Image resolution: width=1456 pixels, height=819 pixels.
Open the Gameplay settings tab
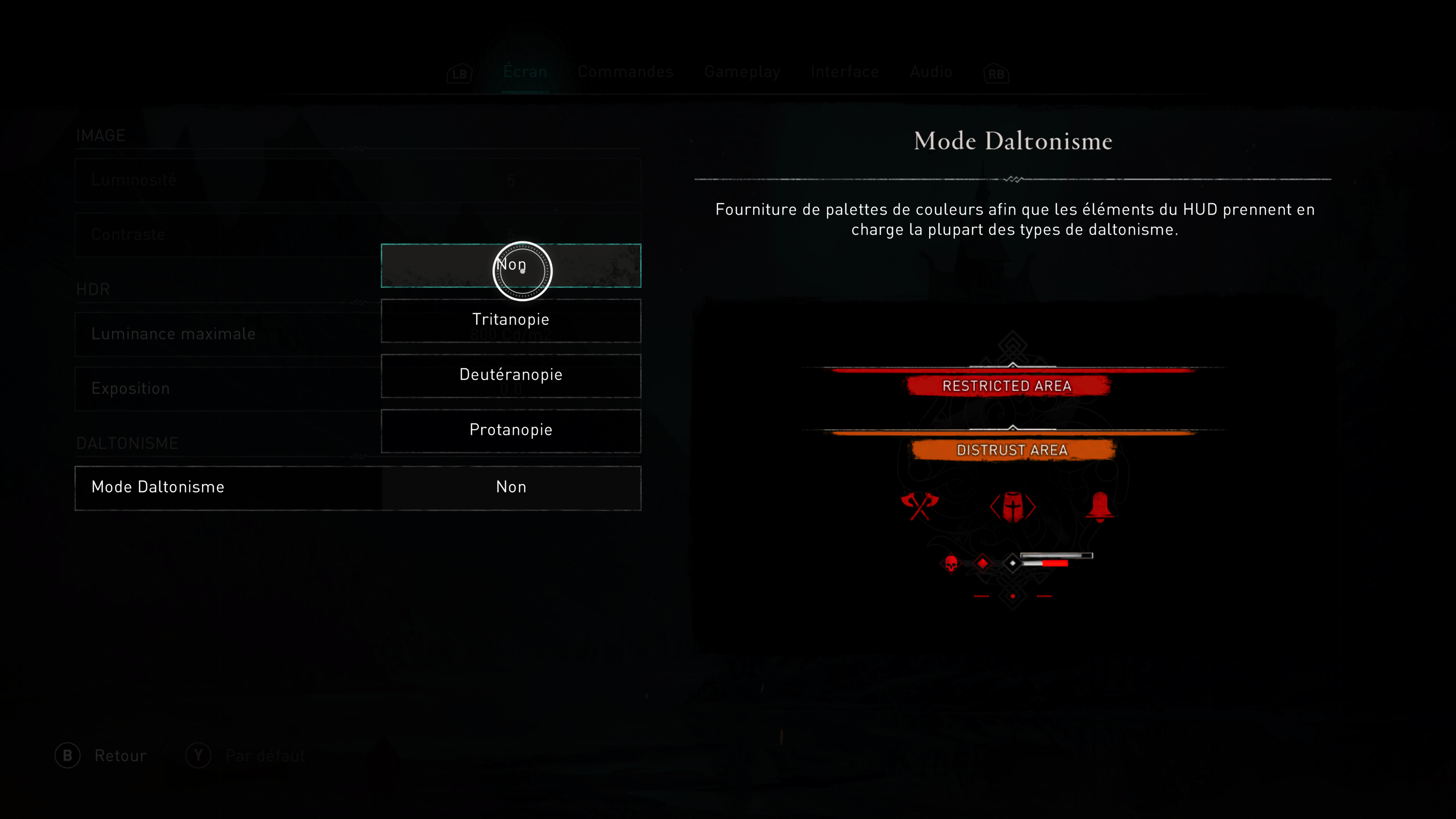[x=742, y=72]
